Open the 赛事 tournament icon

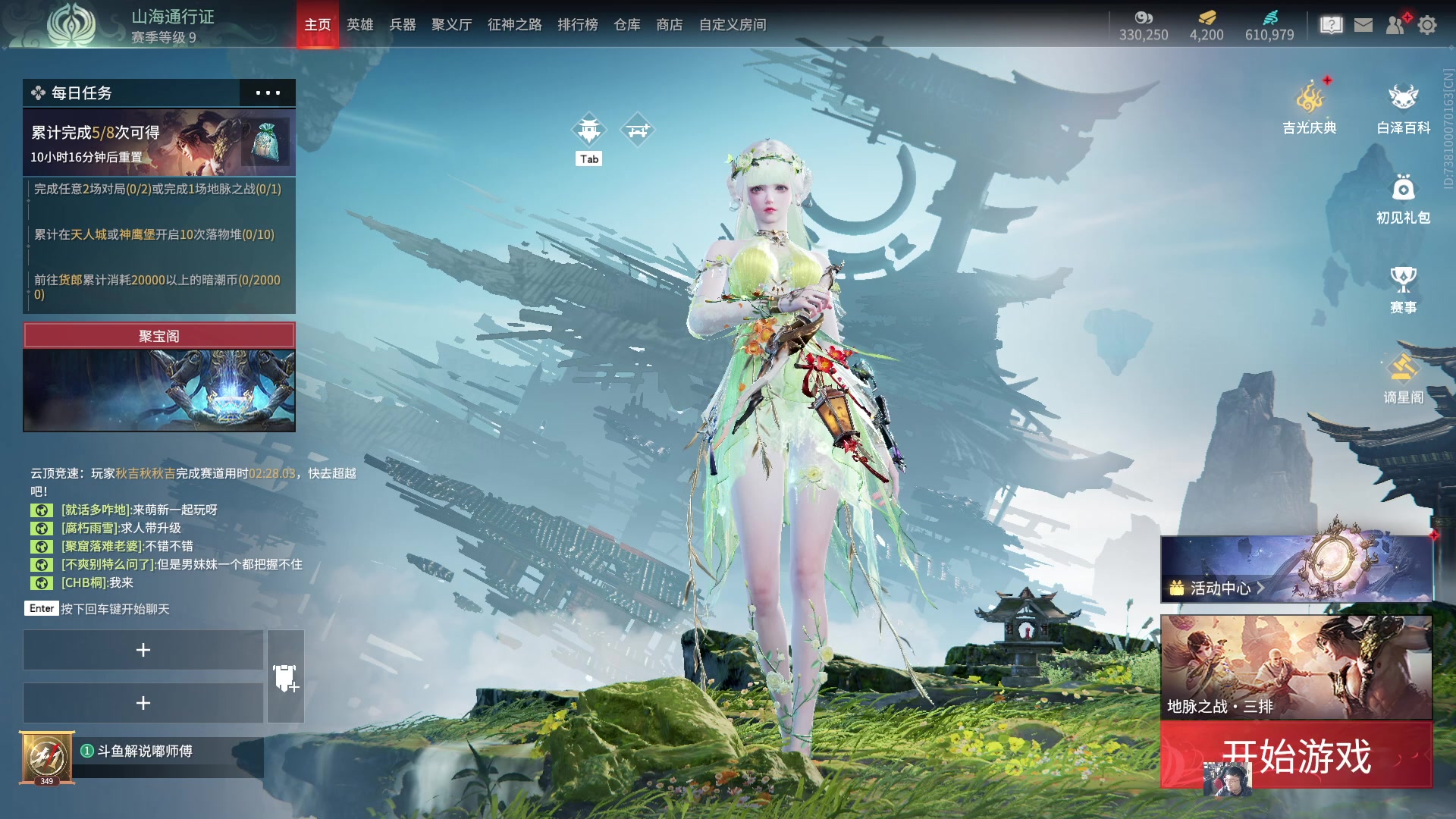[1403, 289]
